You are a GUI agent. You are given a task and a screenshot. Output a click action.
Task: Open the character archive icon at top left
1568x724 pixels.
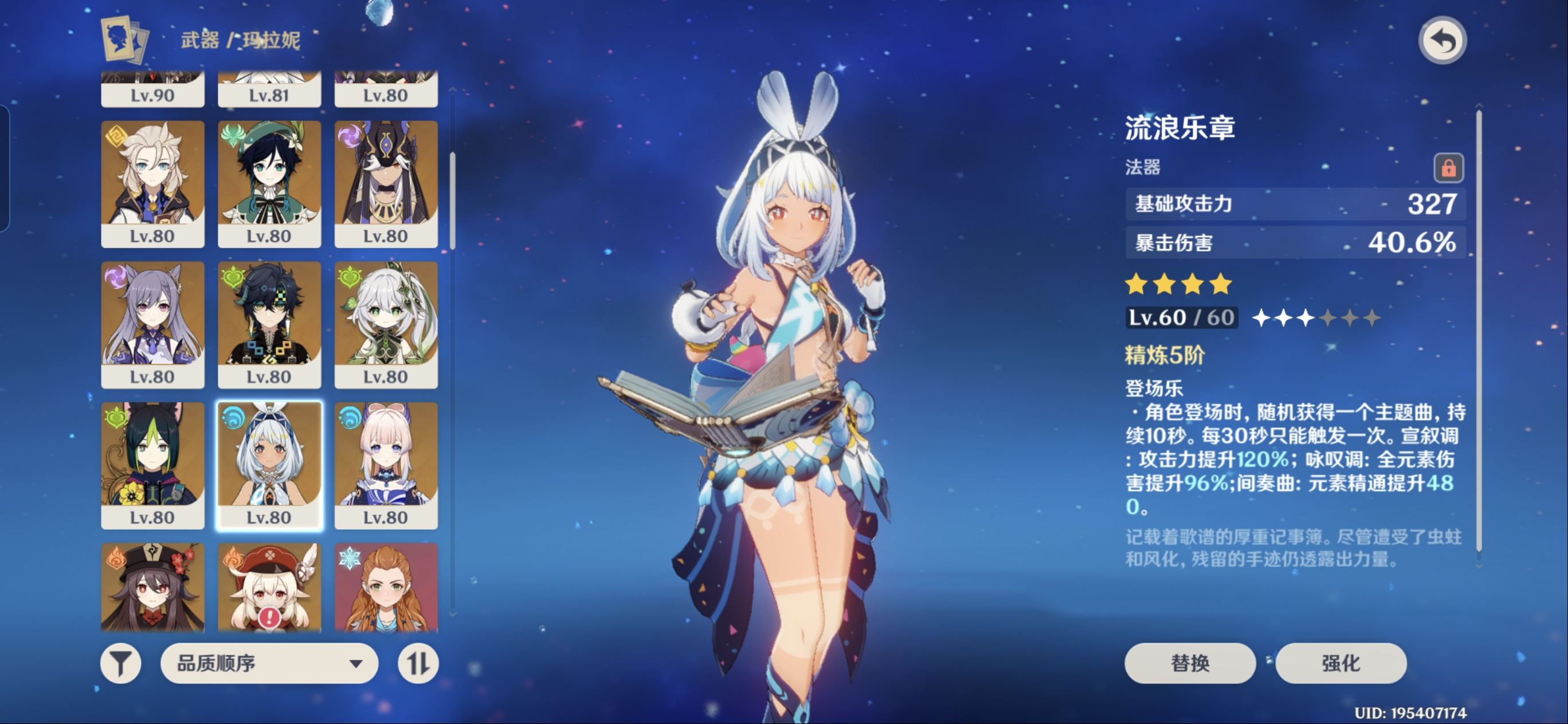click(125, 40)
